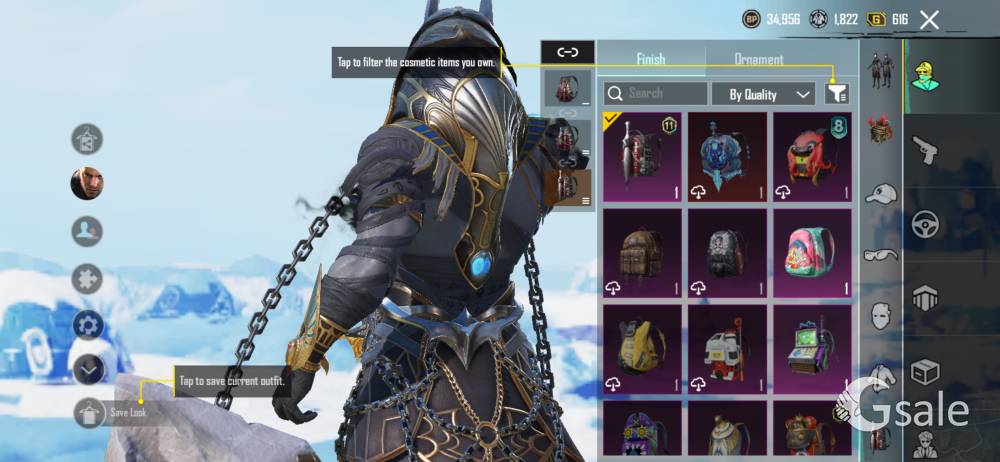Select the Finish tab
The height and width of the screenshot is (462, 1000).
point(650,59)
